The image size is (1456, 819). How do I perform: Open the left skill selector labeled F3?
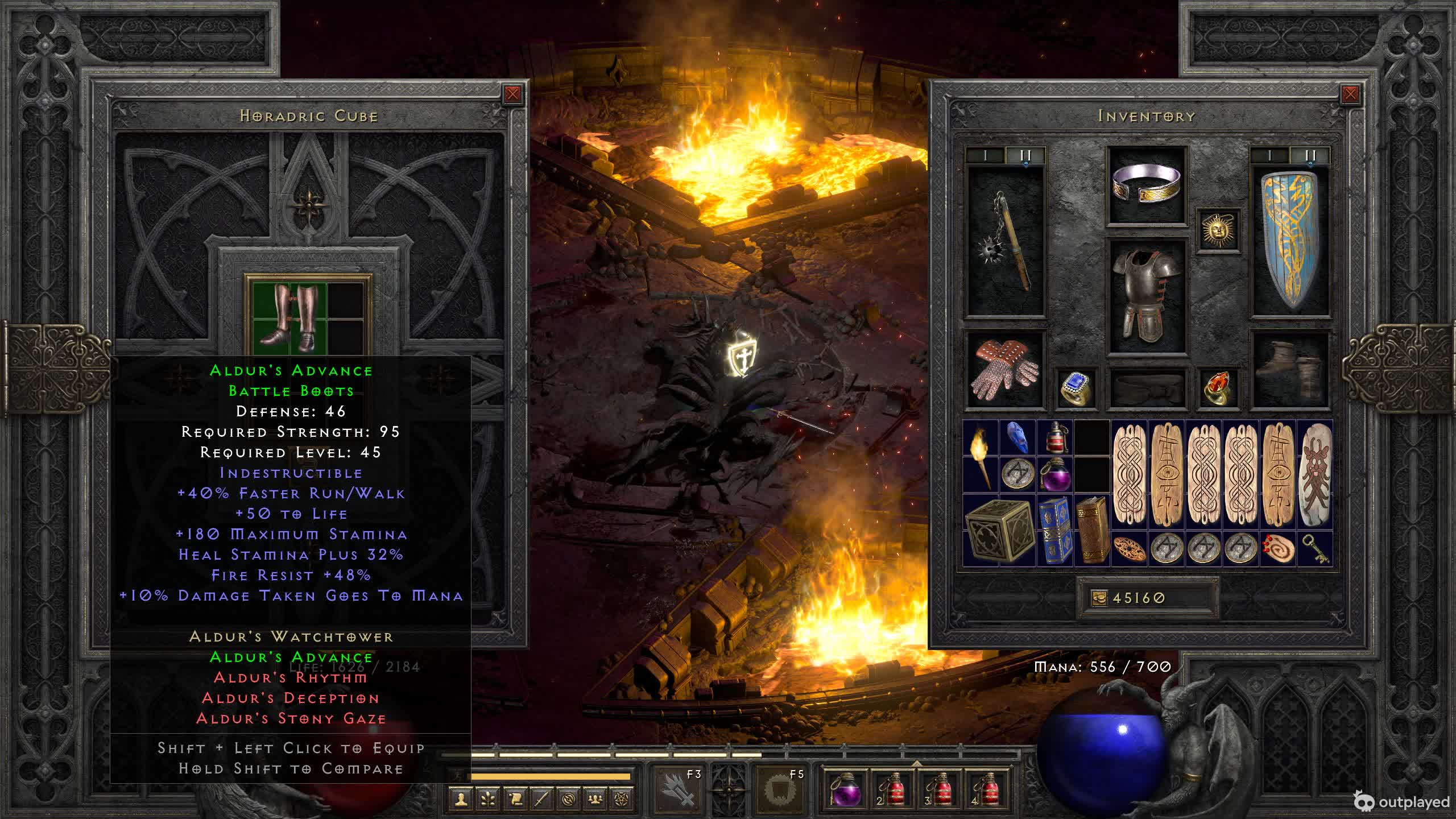click(679, 788)
